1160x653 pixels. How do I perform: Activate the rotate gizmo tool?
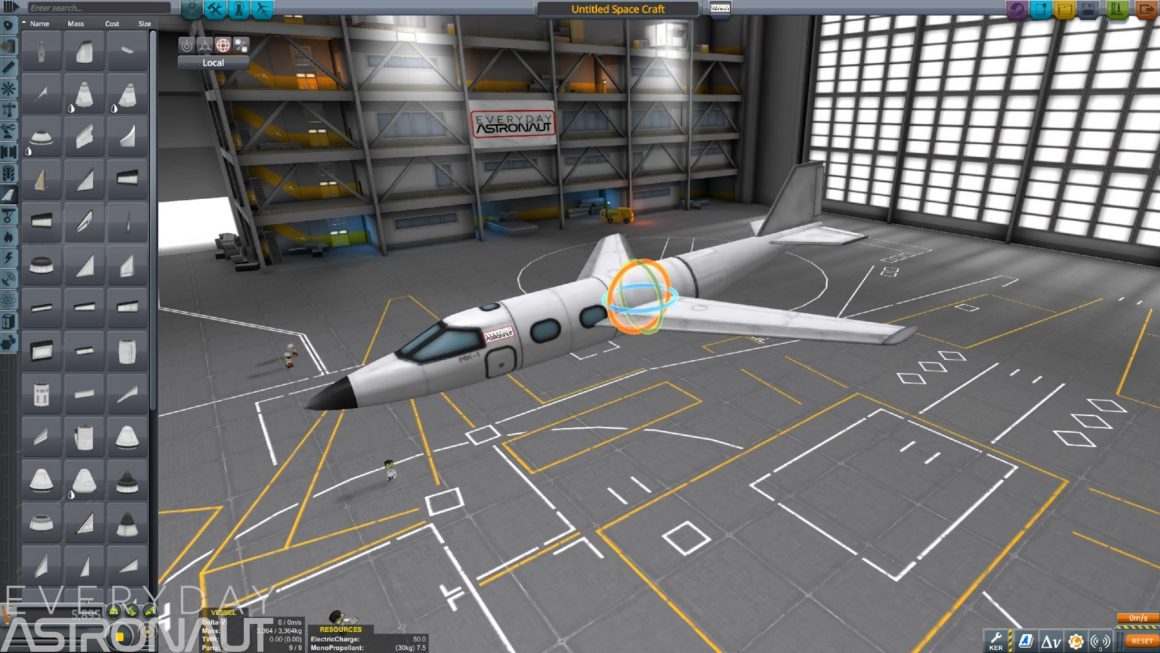click(223, 45)
